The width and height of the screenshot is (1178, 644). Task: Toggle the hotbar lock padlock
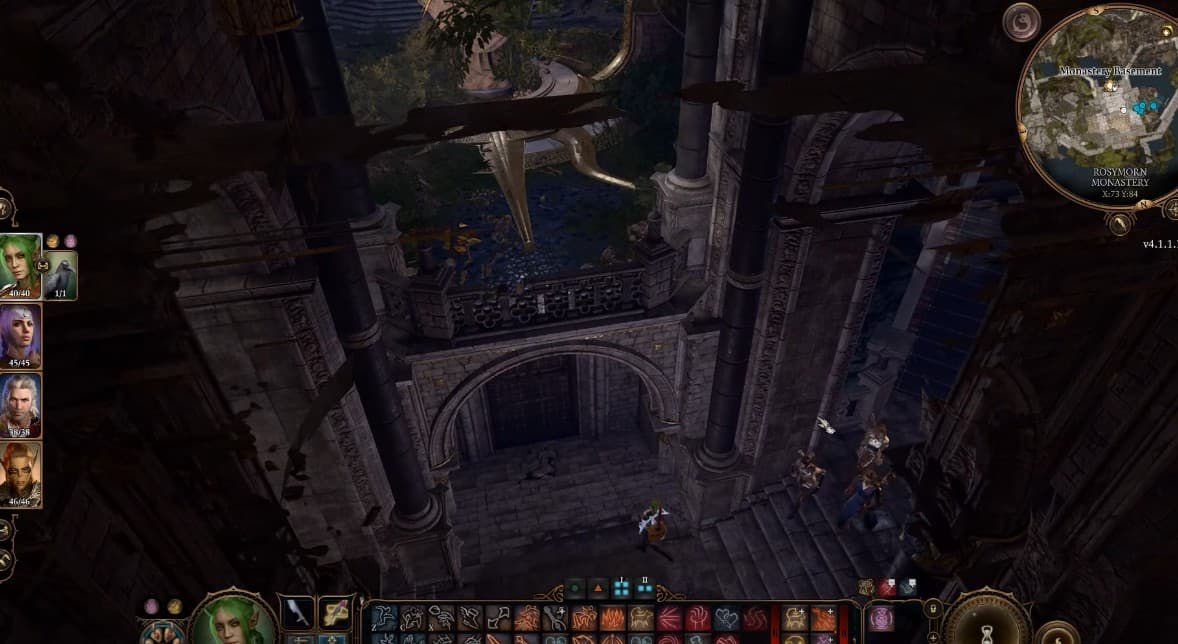932,608
